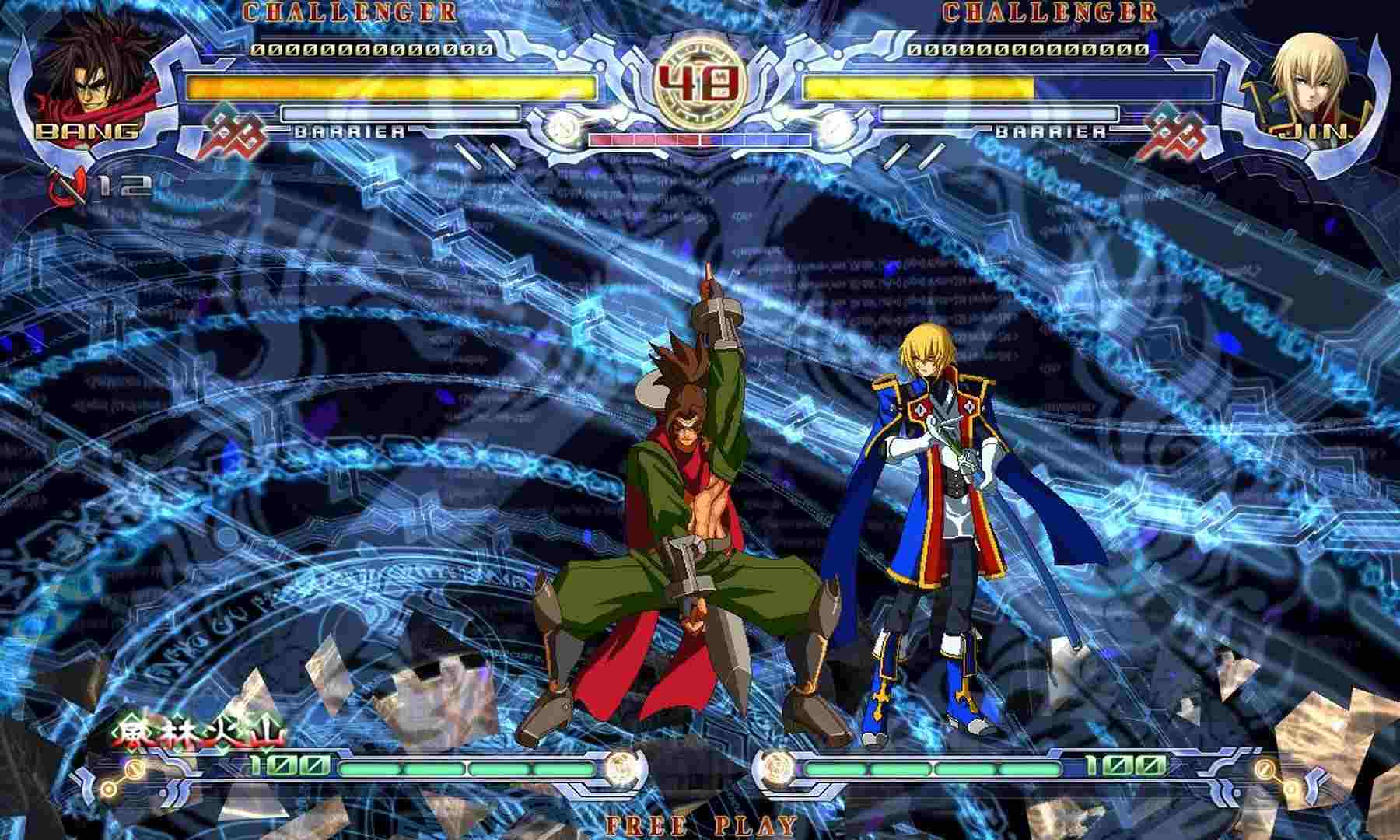Click the BANG name label
Screen dimensions: 1400x840
tap(86, 132)
